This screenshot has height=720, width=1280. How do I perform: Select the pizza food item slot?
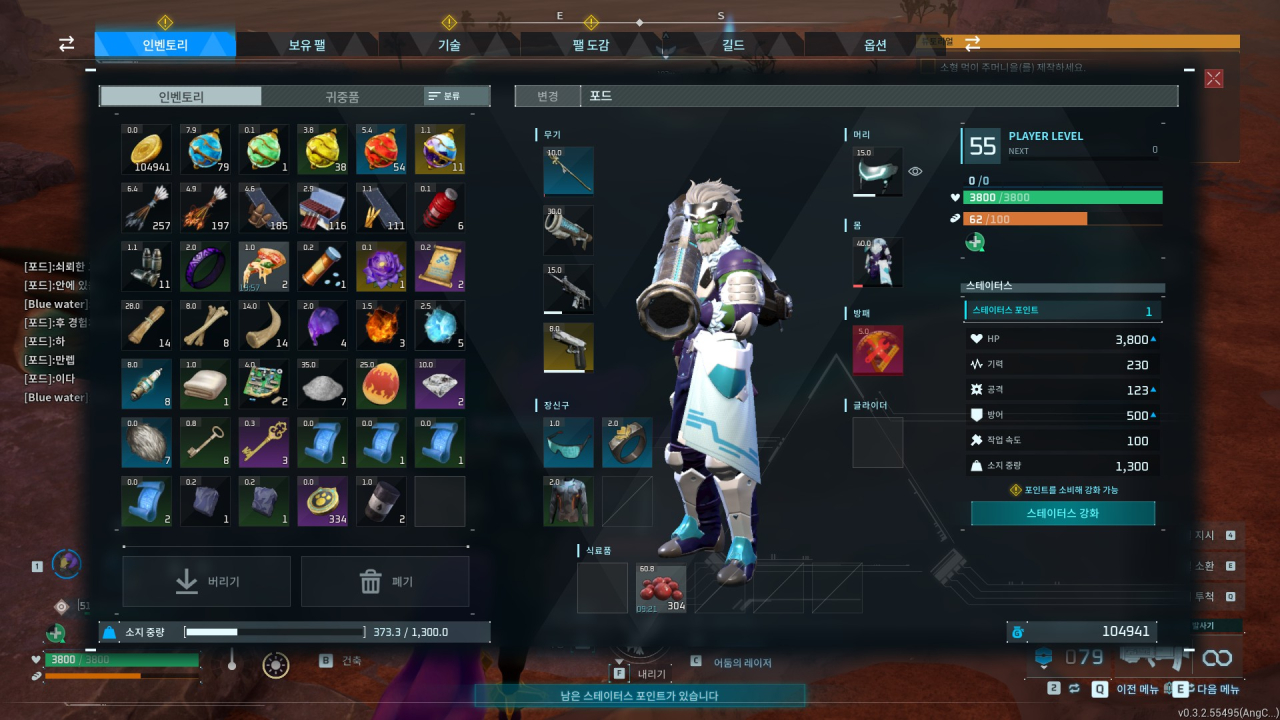[x=264, y=266]
